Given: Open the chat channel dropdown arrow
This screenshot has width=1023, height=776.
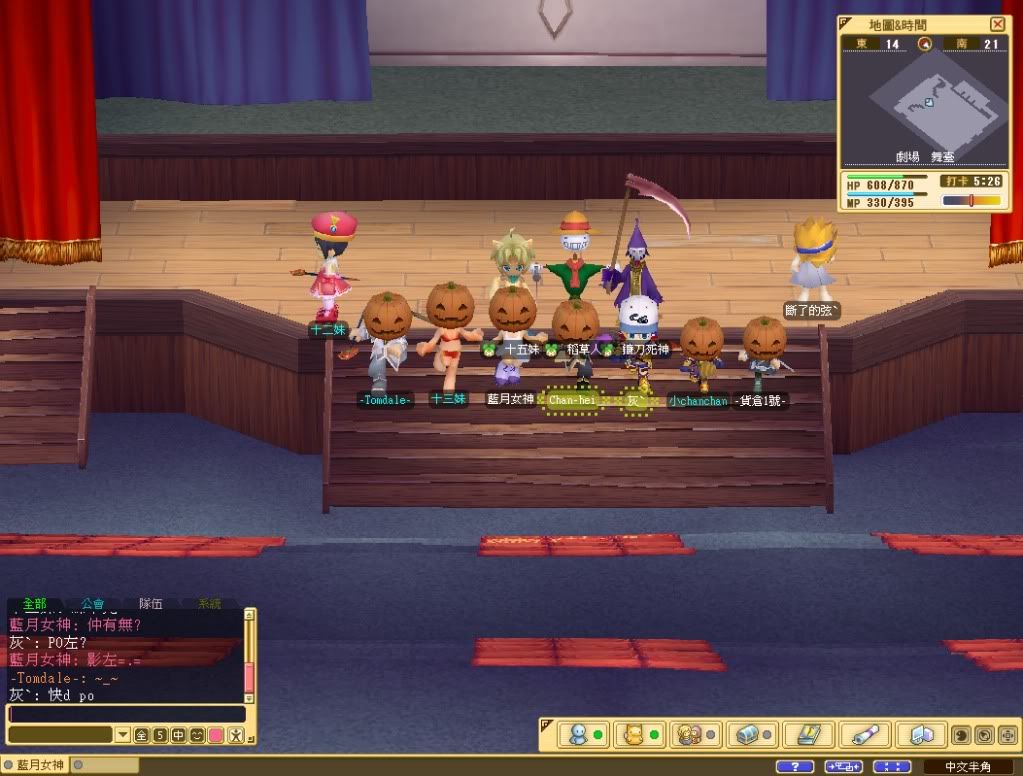Looking at the screenshot, I should point(122,735).
